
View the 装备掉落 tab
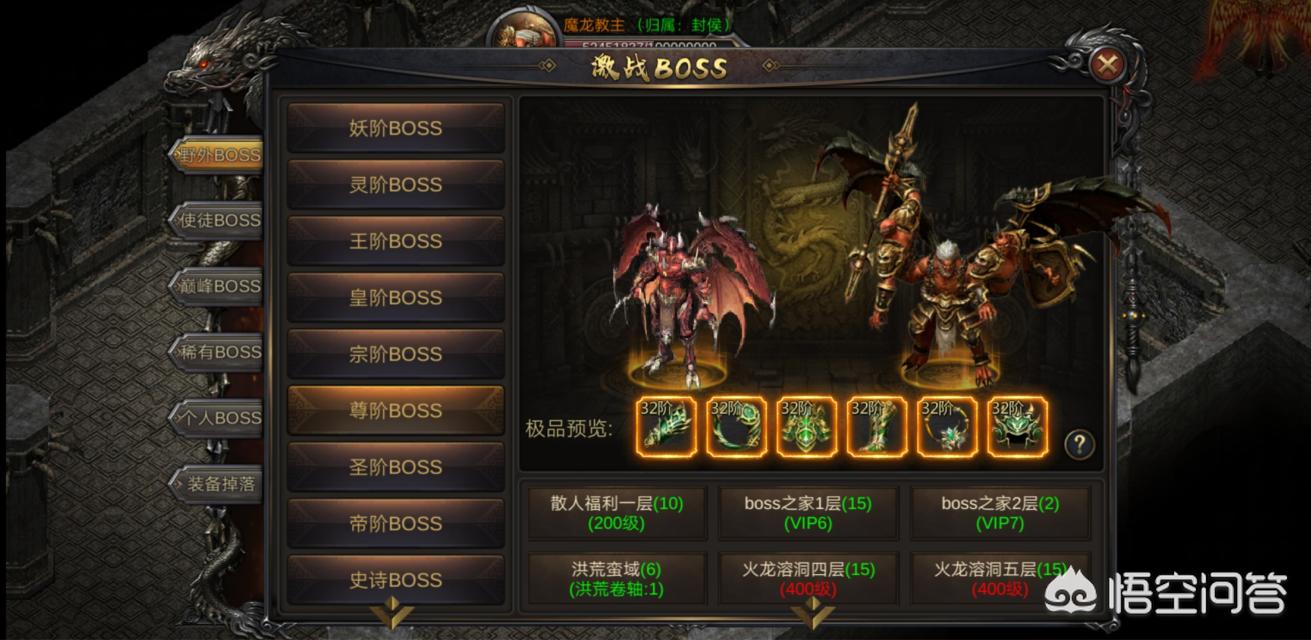click(x=216, y=484)
